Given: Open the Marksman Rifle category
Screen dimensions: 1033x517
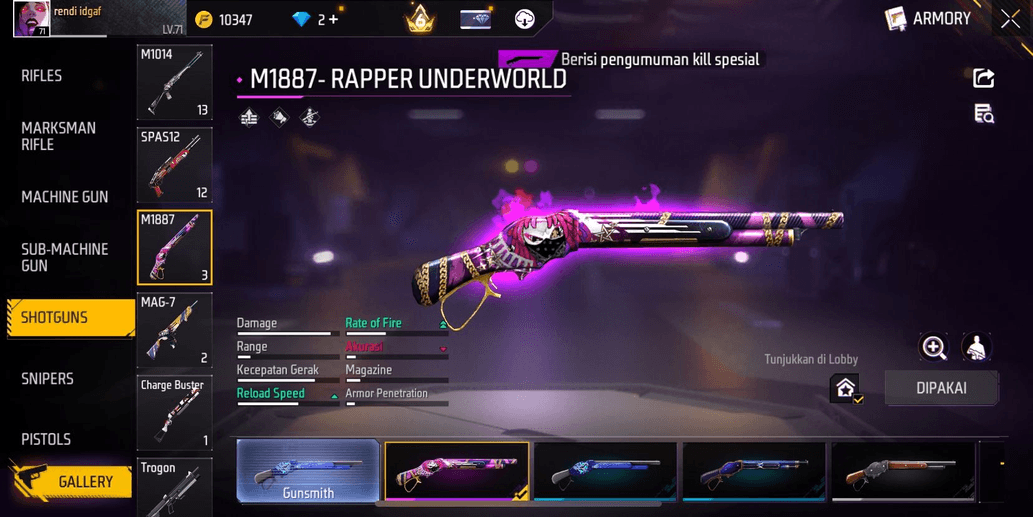Looking at the screenshot, I should (59, 136).
